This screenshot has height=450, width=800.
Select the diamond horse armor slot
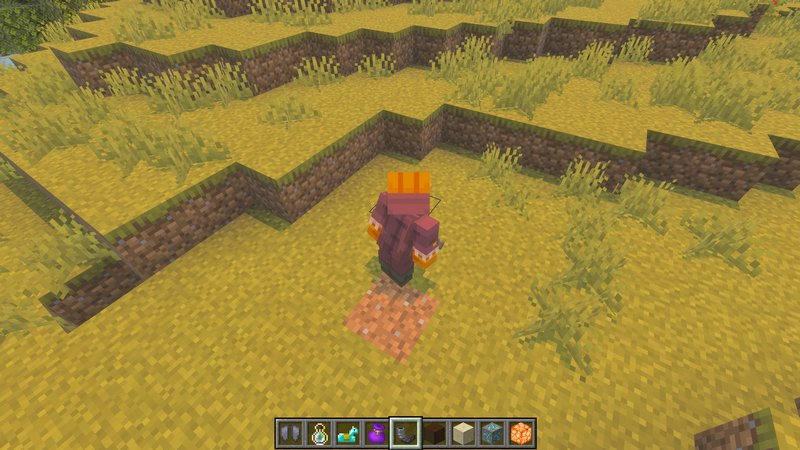pos(347,433)
